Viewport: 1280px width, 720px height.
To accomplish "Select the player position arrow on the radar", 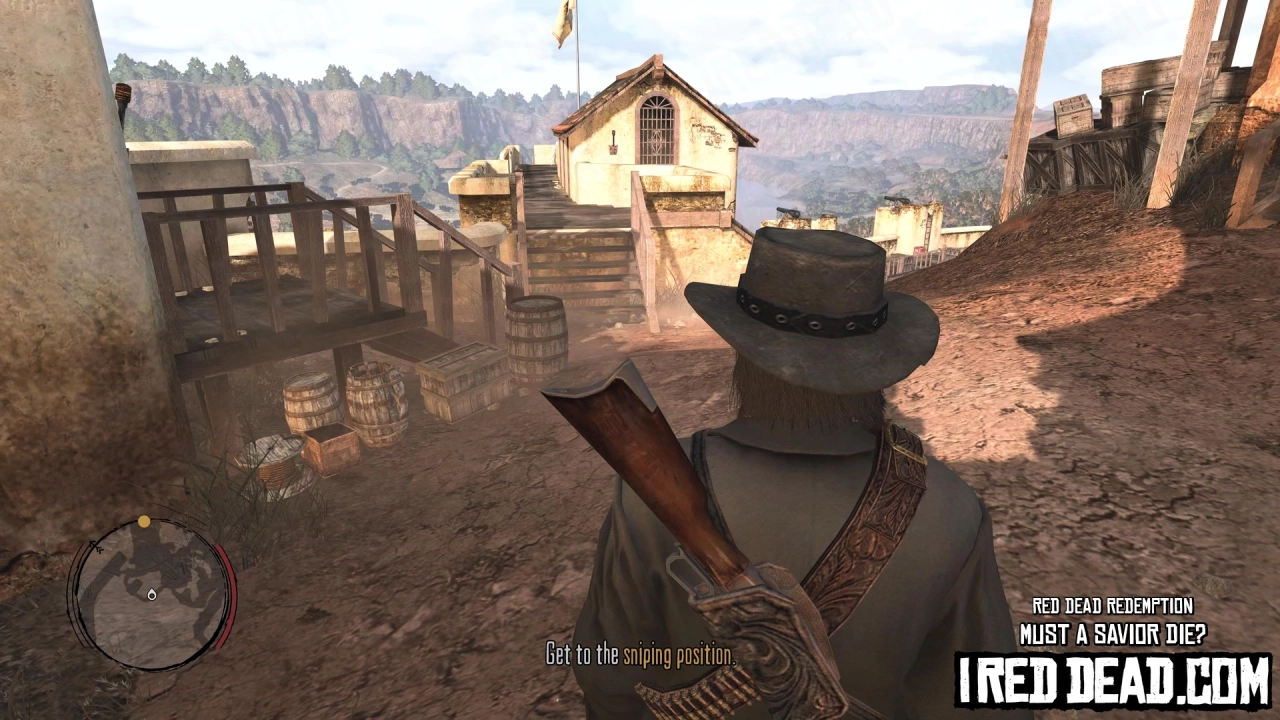I will click(x=151, y=596).
